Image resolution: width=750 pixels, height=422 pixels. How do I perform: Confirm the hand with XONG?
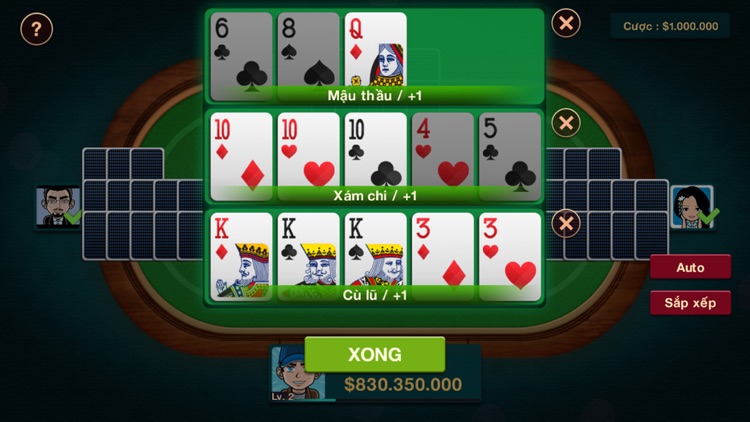[374, 354]
